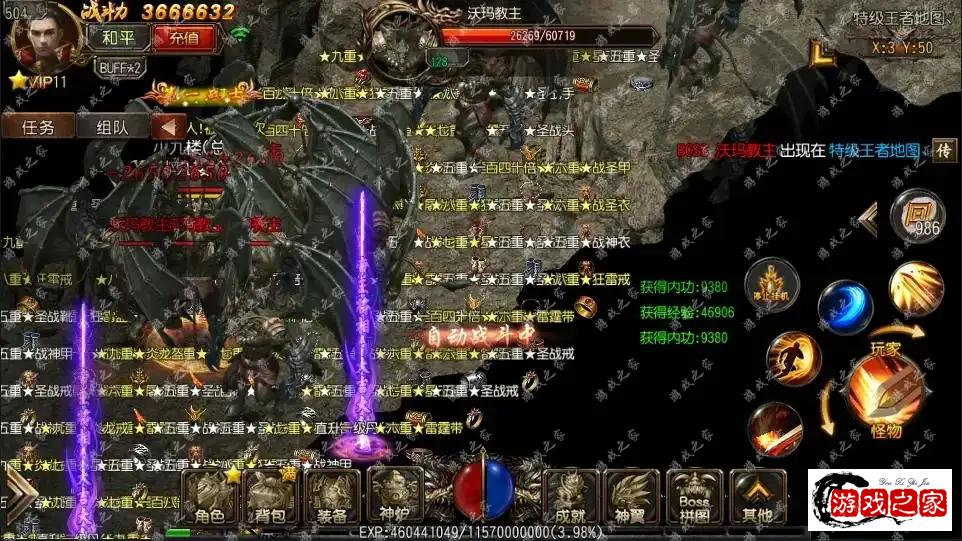Click the 和平 peace mode button
Screen dimensions: 962x541
click(x=124, y=38)
